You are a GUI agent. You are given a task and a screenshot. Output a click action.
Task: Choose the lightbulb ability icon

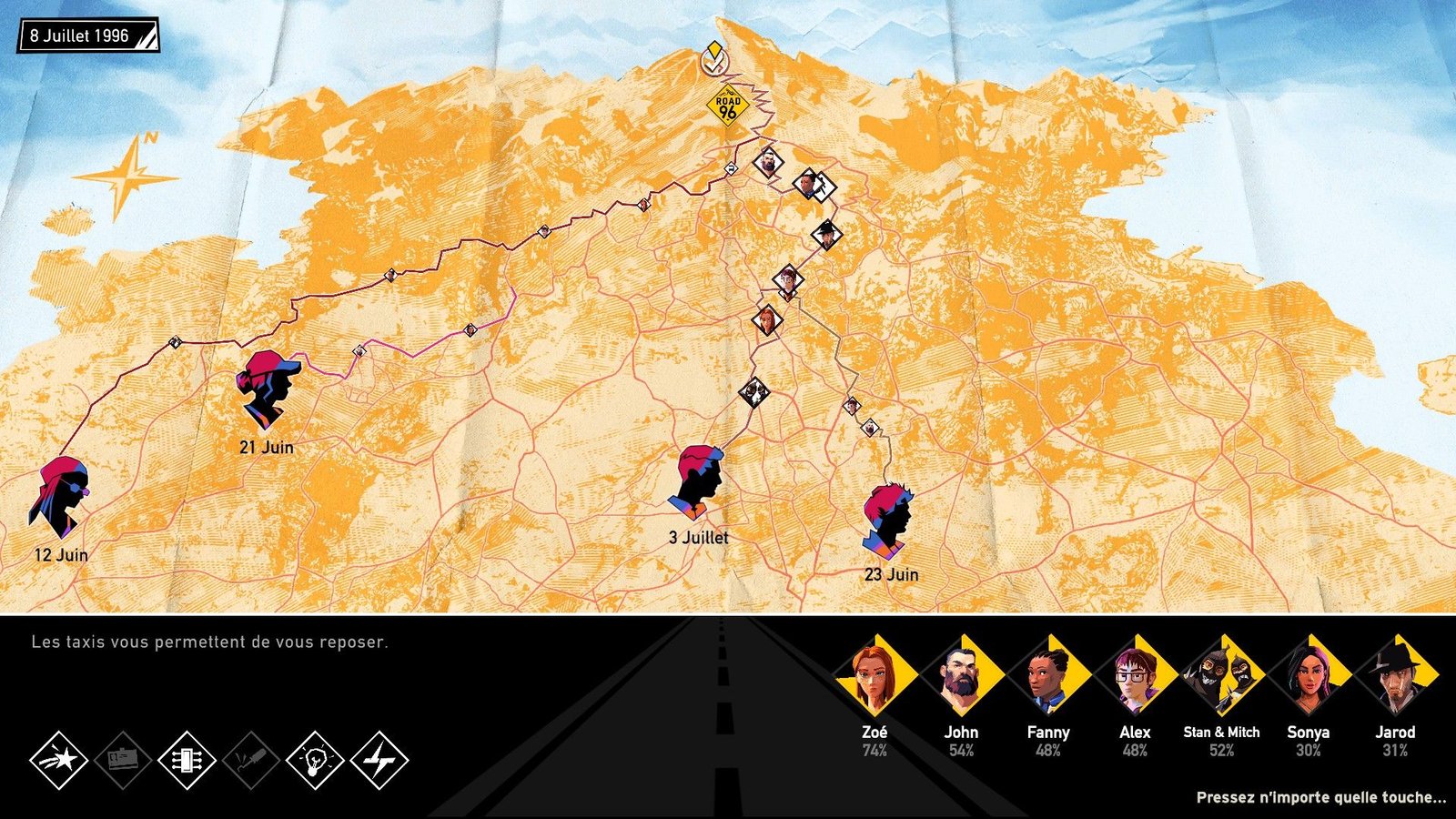pos(315,760)
